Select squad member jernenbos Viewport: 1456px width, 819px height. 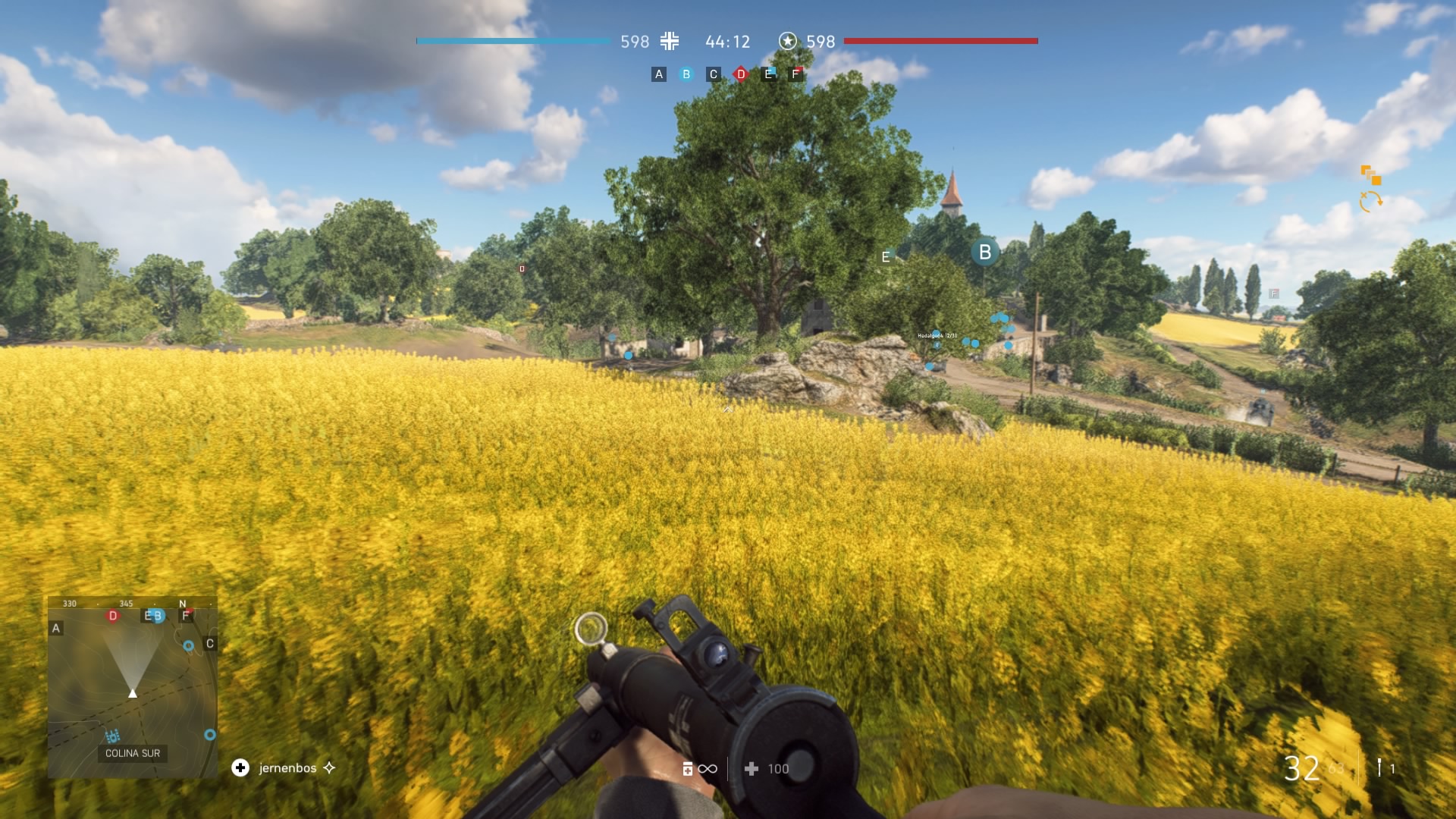tap(287, 768)
